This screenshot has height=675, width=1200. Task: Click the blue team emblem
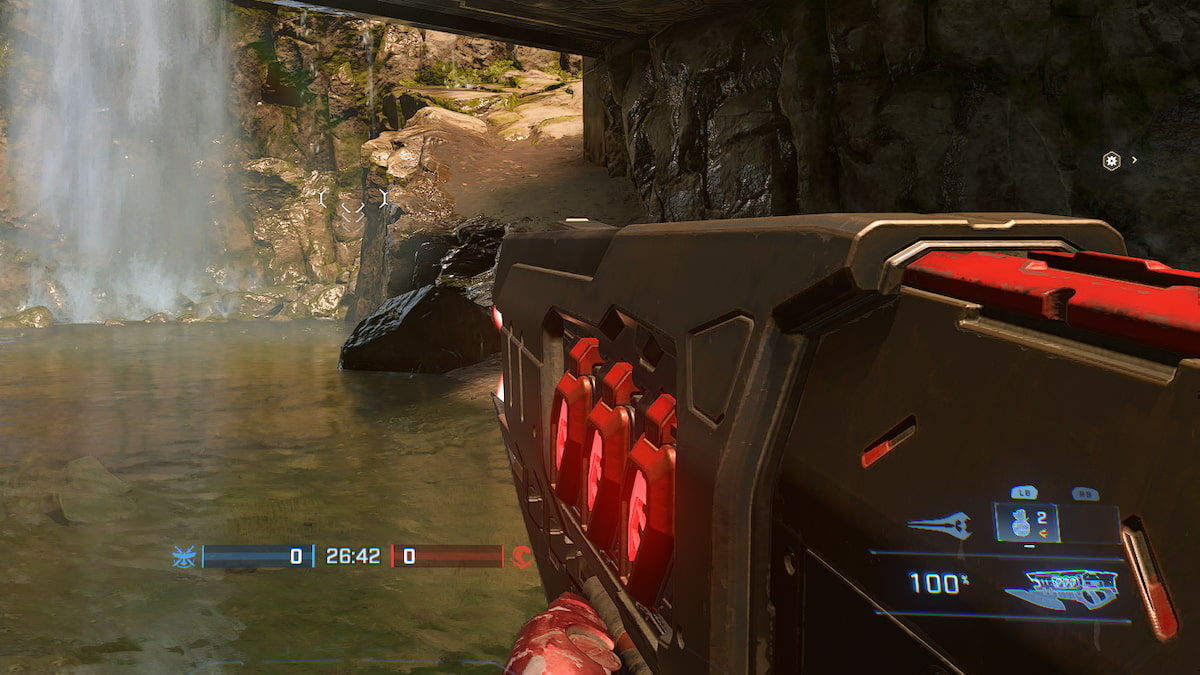tap(184, 557)
